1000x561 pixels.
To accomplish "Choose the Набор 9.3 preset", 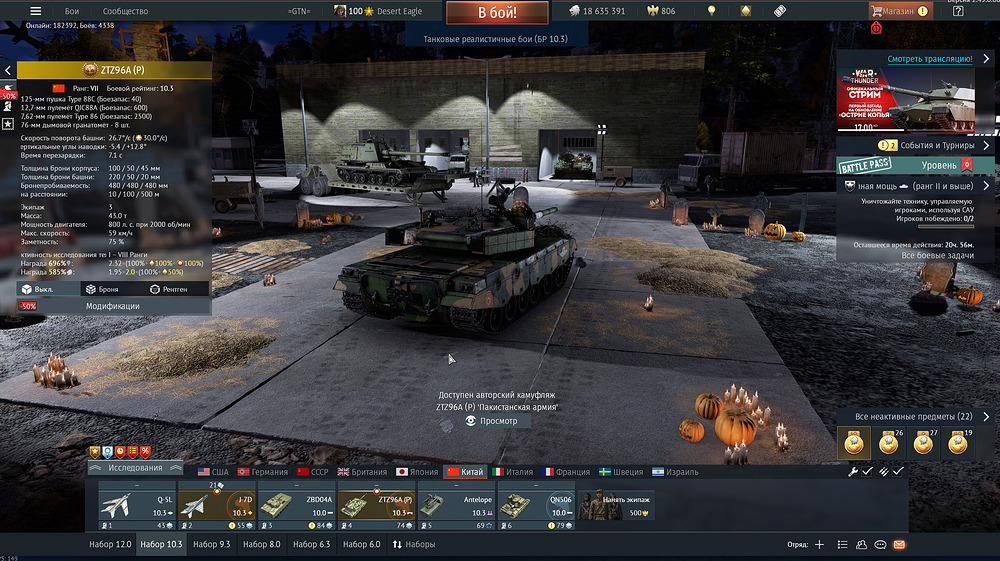I will pyautogui.click(x=211, y=545).
